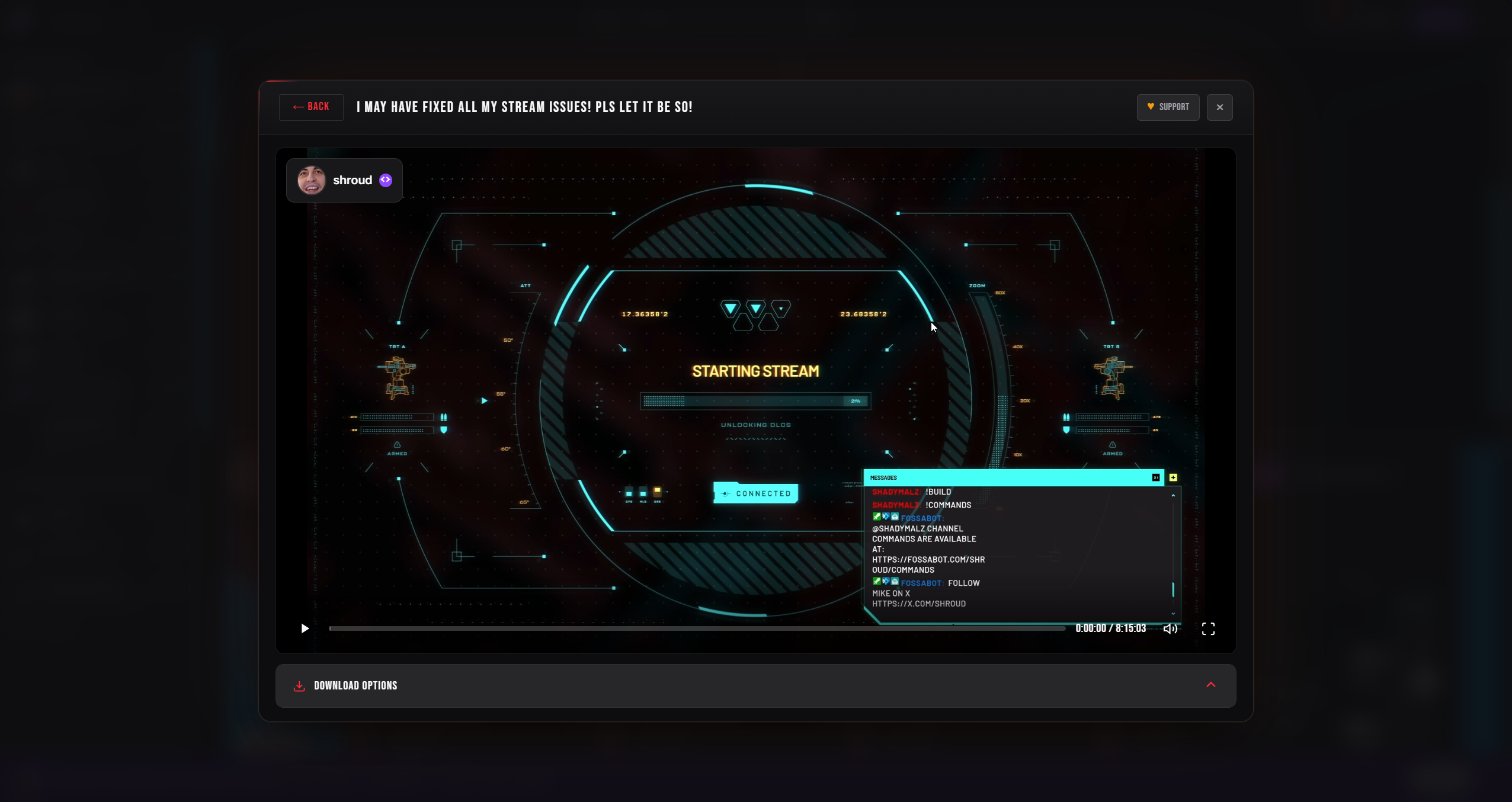Toggle the close X at the top right
This screenshot has height=802, width=1512.
point(1219,107)
